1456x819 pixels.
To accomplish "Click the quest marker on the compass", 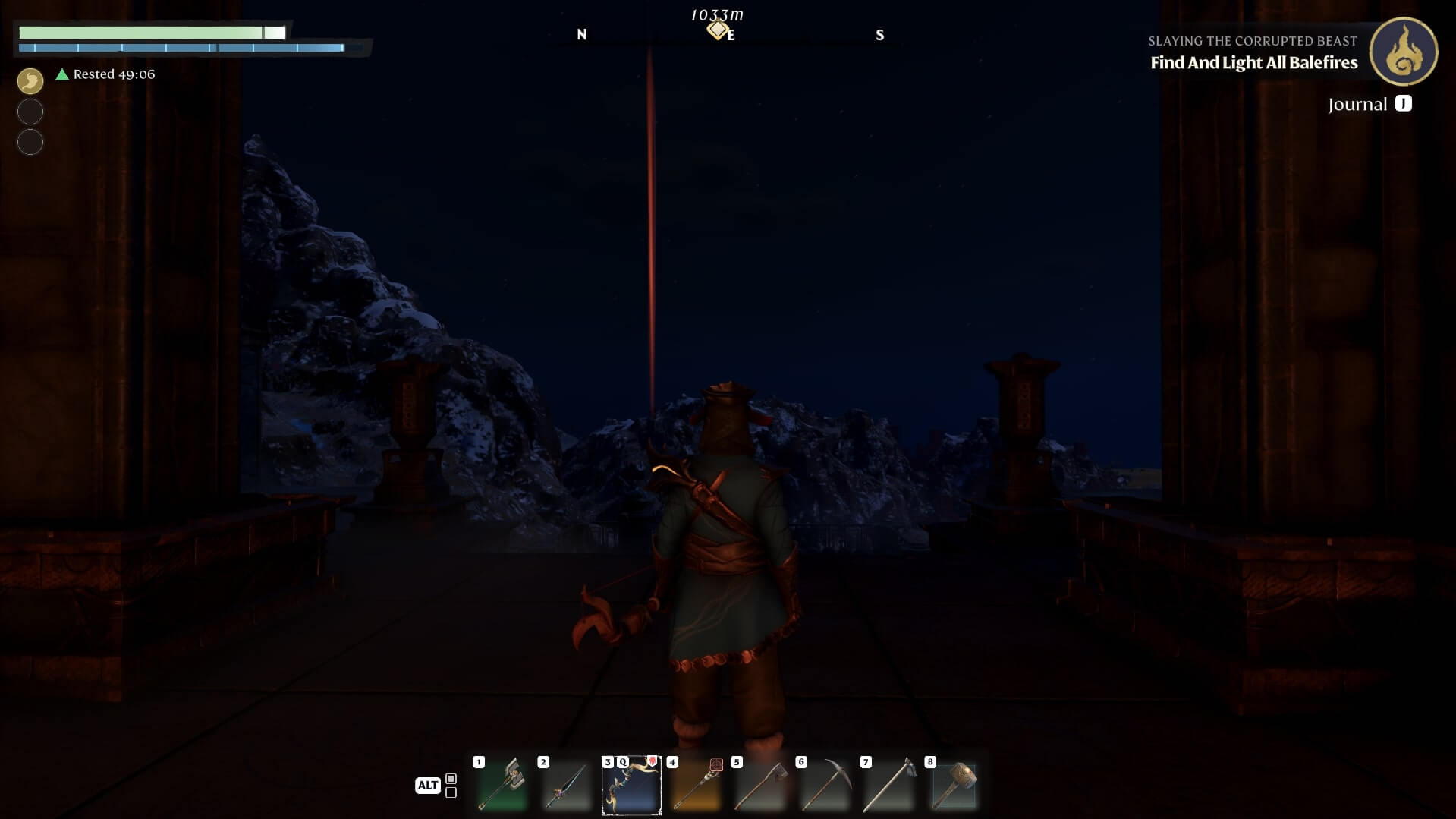I will click(x=716, y=30).
